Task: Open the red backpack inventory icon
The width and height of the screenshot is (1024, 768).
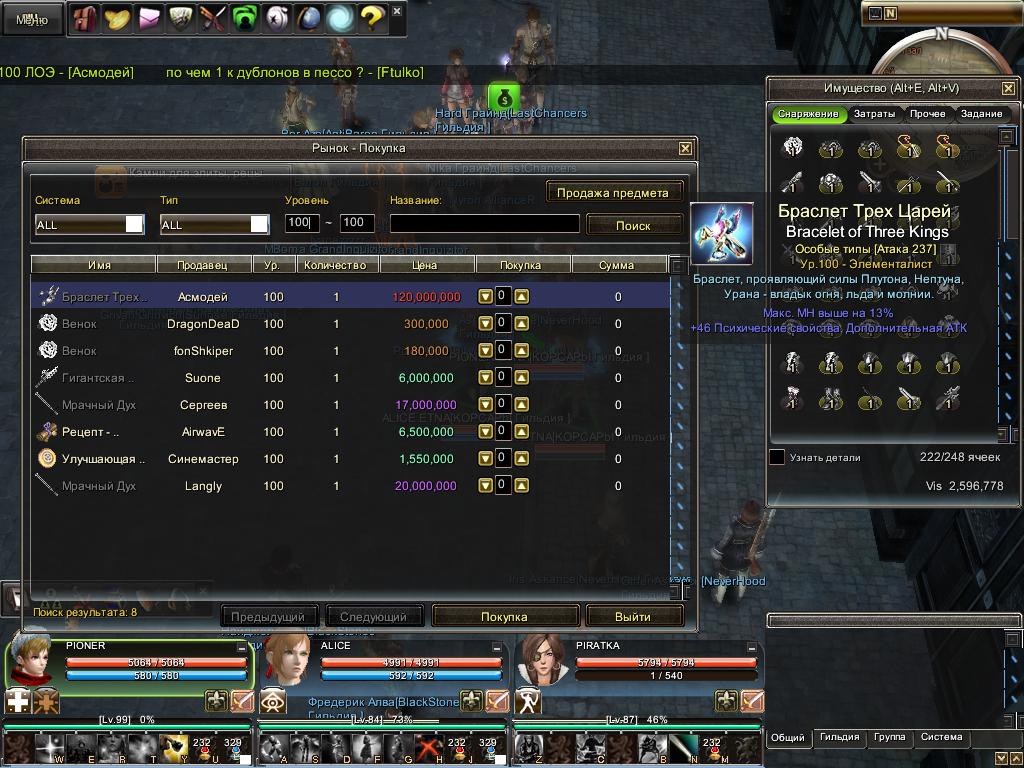Action: click(x=83, y=17)
